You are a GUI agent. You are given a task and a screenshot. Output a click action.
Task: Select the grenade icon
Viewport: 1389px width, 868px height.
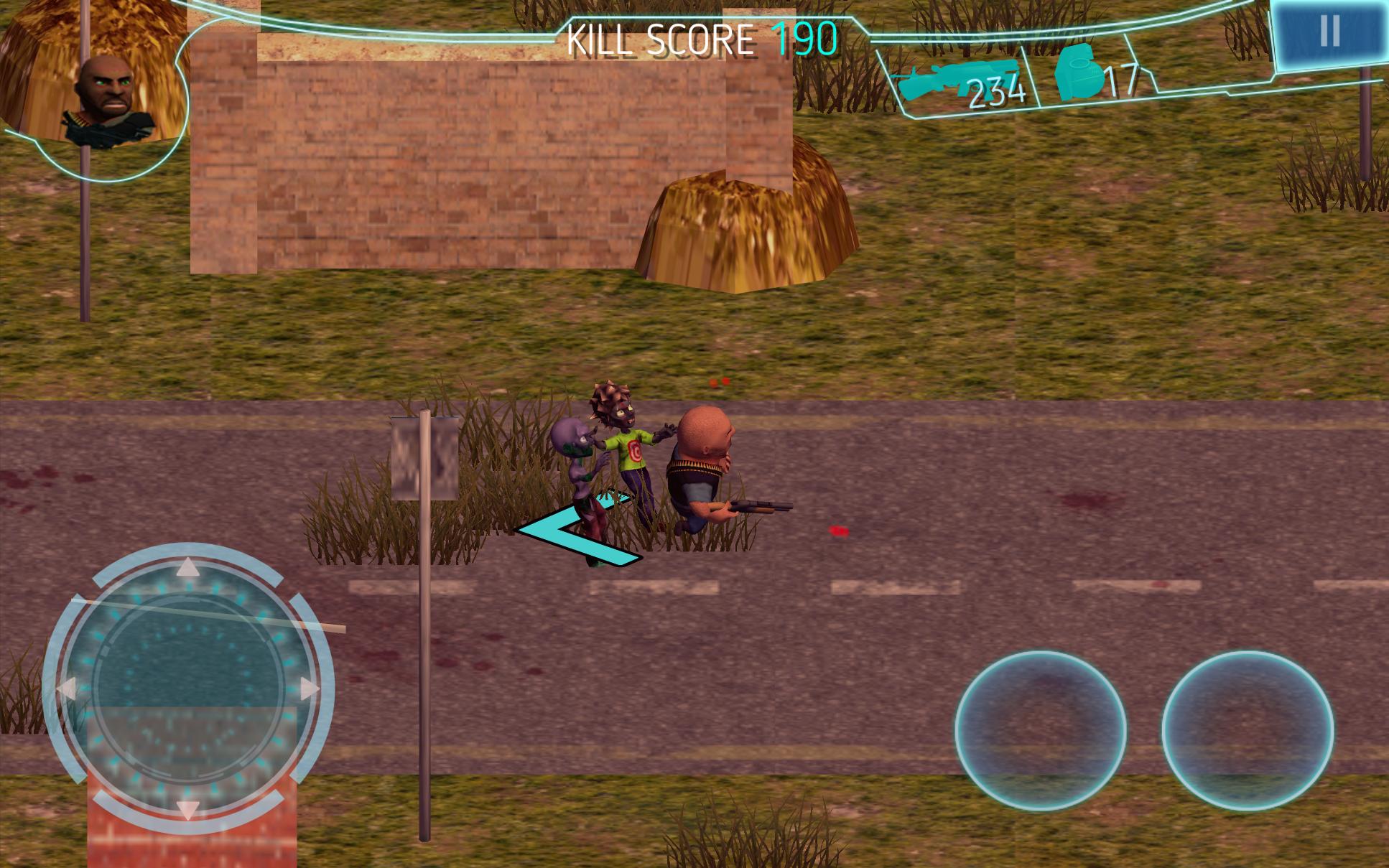pos(1079,73)
